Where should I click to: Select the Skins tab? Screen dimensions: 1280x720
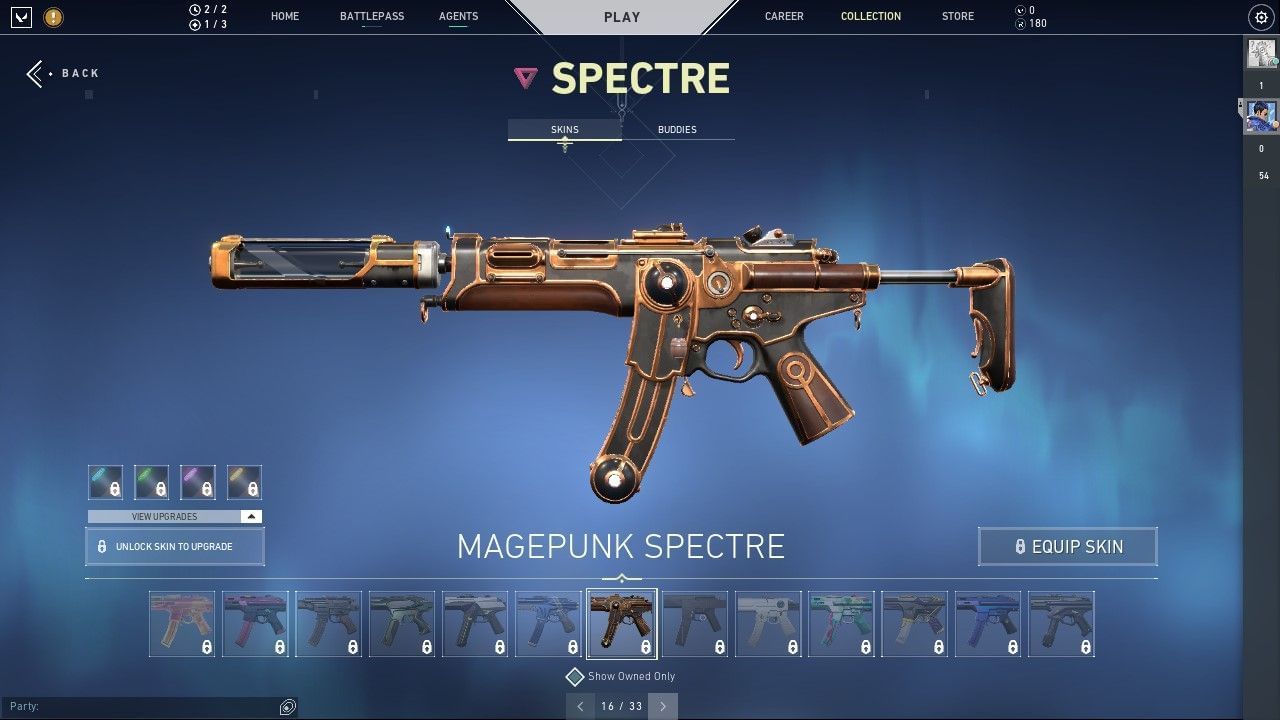pyautogui.click(x=565, y=129)
